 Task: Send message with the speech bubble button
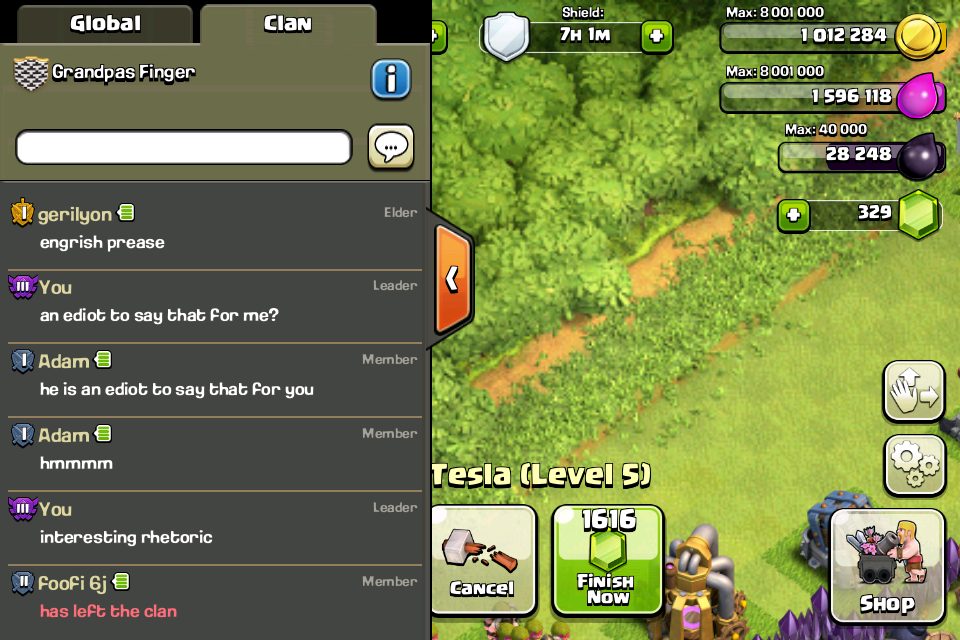coord(391,147)
